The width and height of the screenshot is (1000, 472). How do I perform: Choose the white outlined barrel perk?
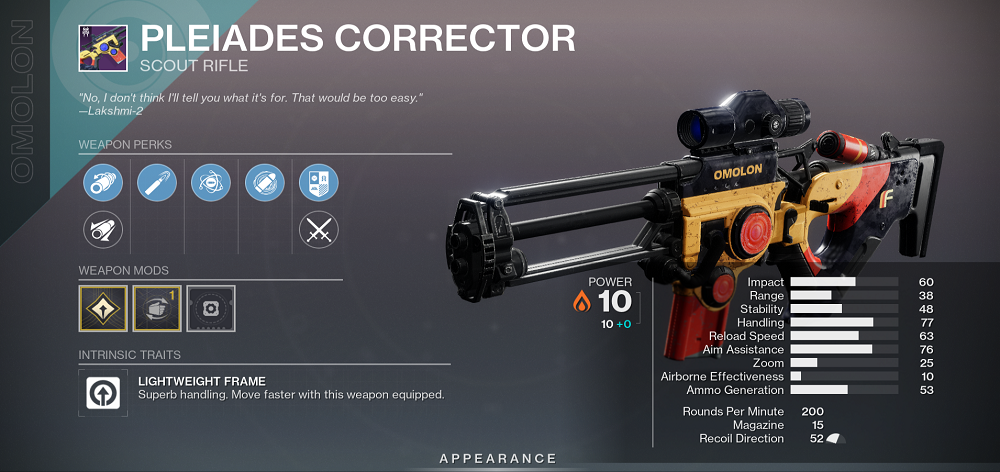103,232
